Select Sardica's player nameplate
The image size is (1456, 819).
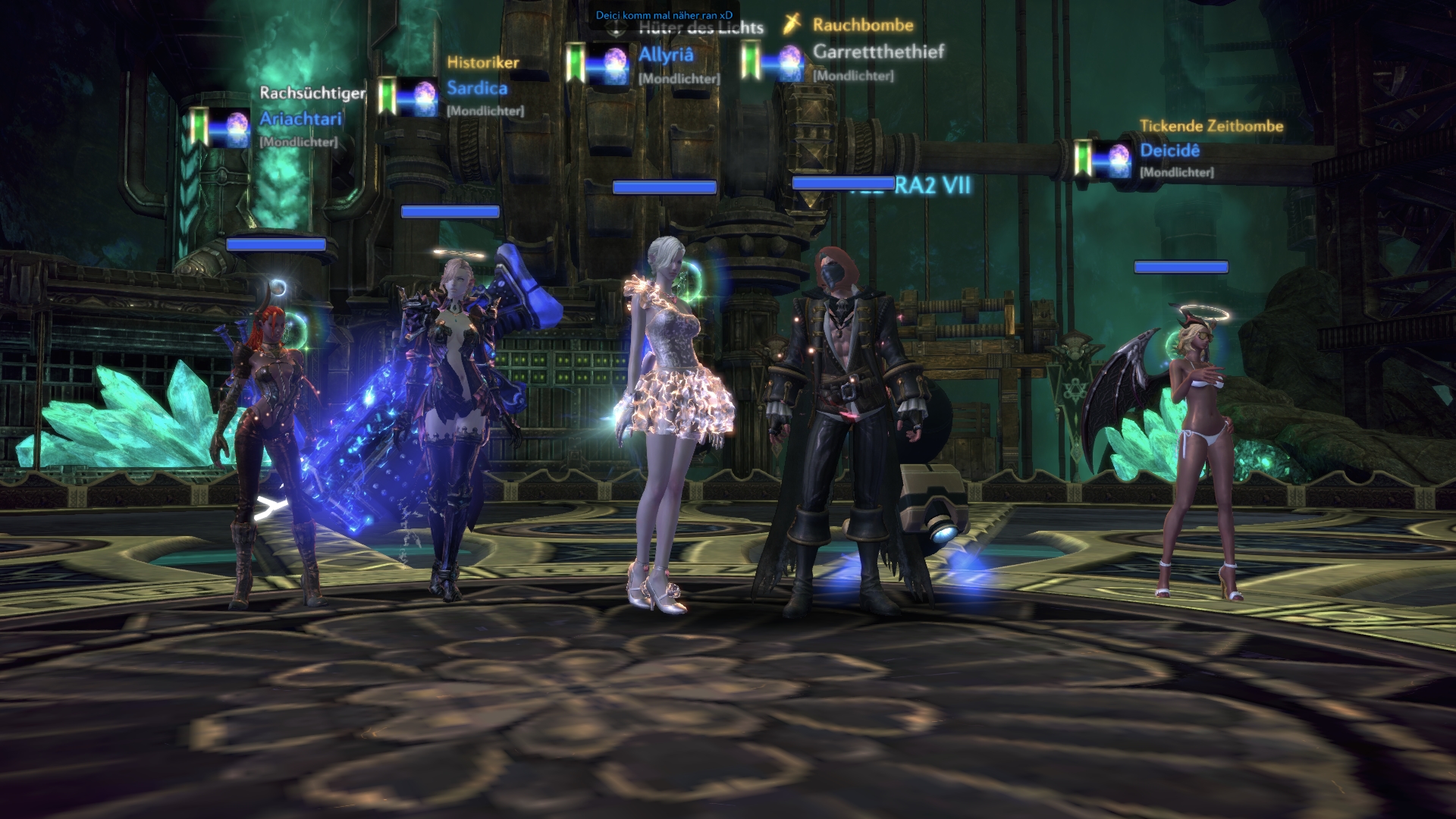[477, 88]
